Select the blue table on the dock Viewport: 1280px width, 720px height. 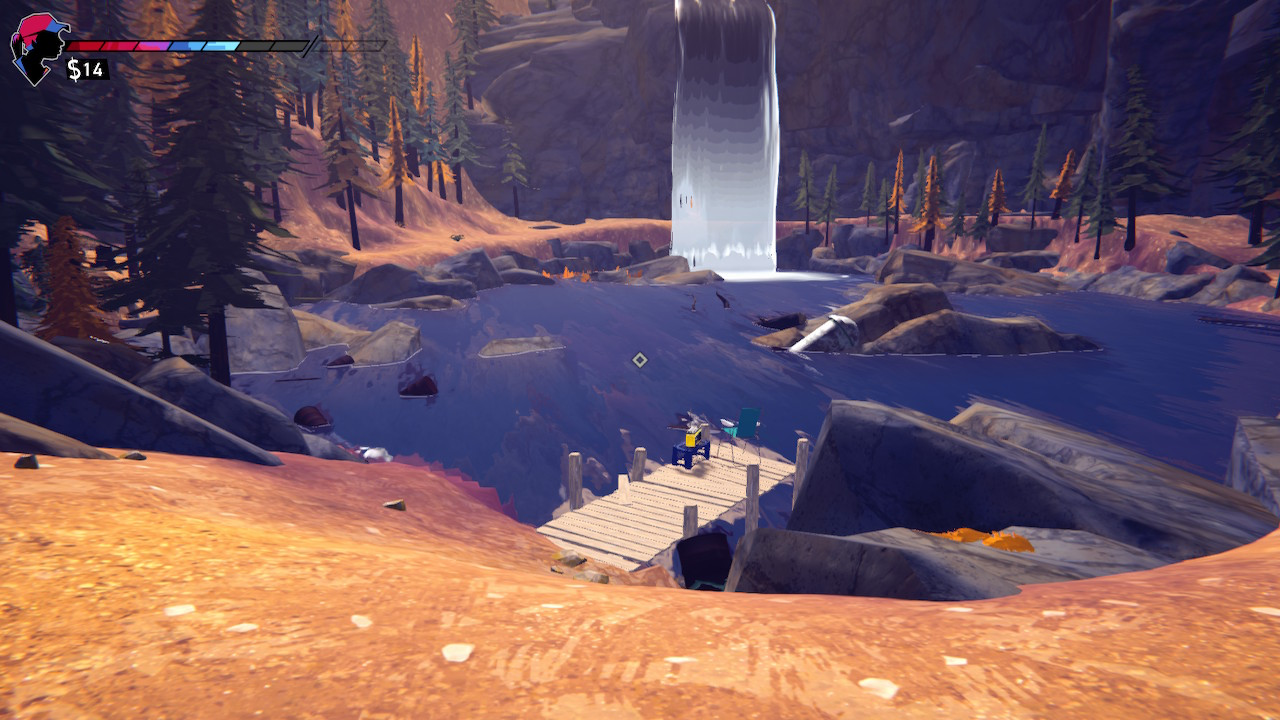[690, 456]
